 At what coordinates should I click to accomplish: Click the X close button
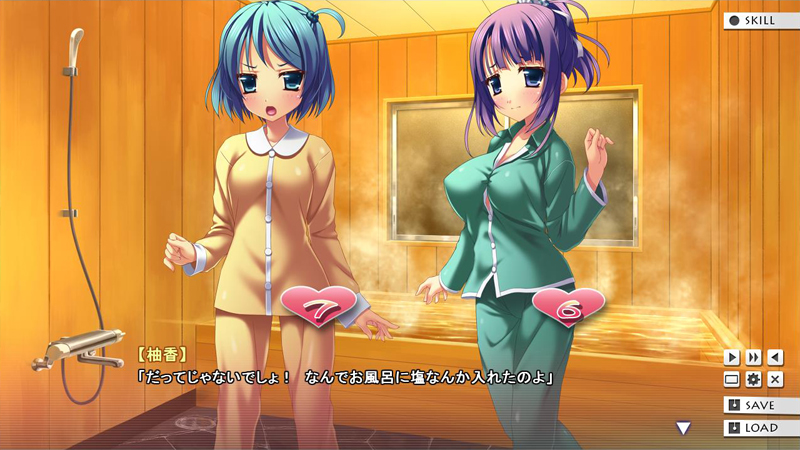point(775,380)
